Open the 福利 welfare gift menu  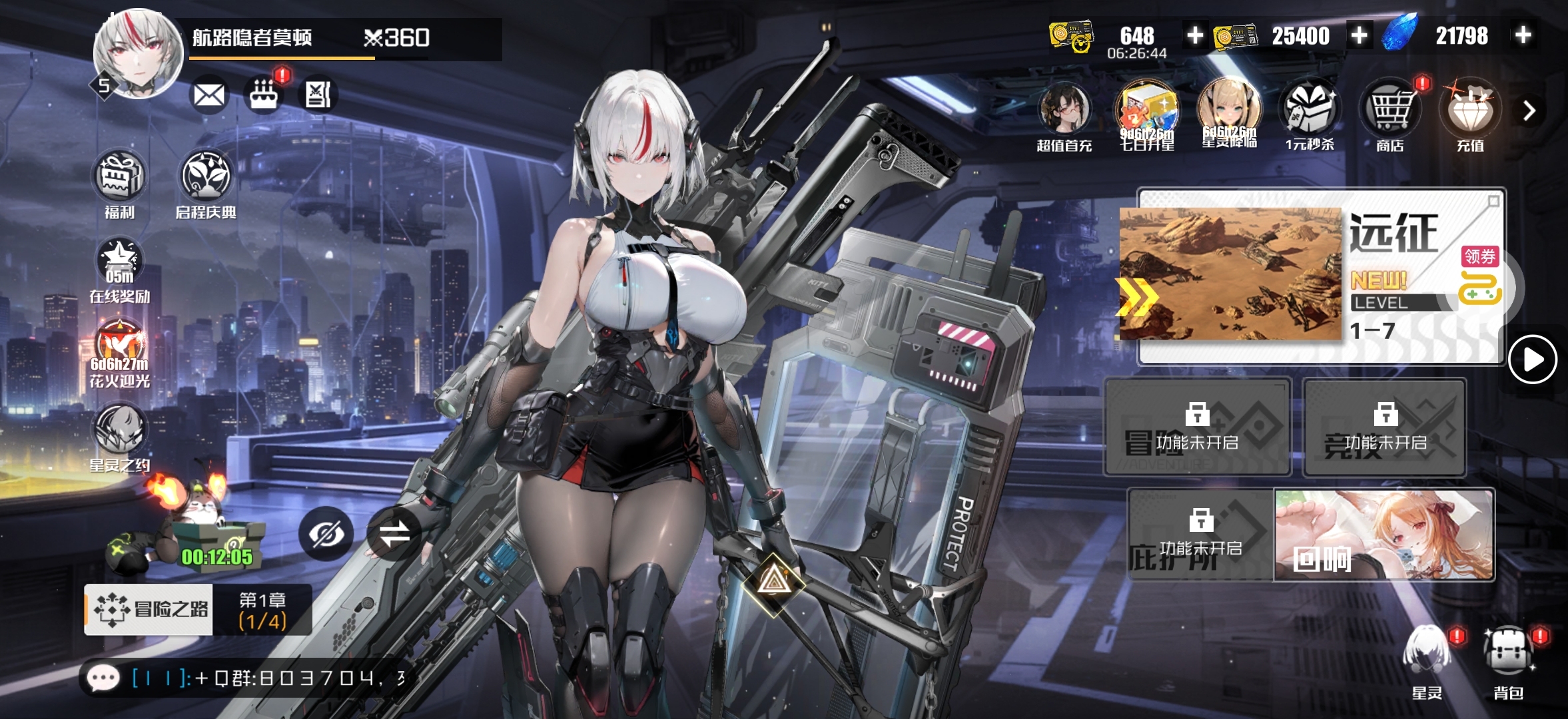[119, 178]
